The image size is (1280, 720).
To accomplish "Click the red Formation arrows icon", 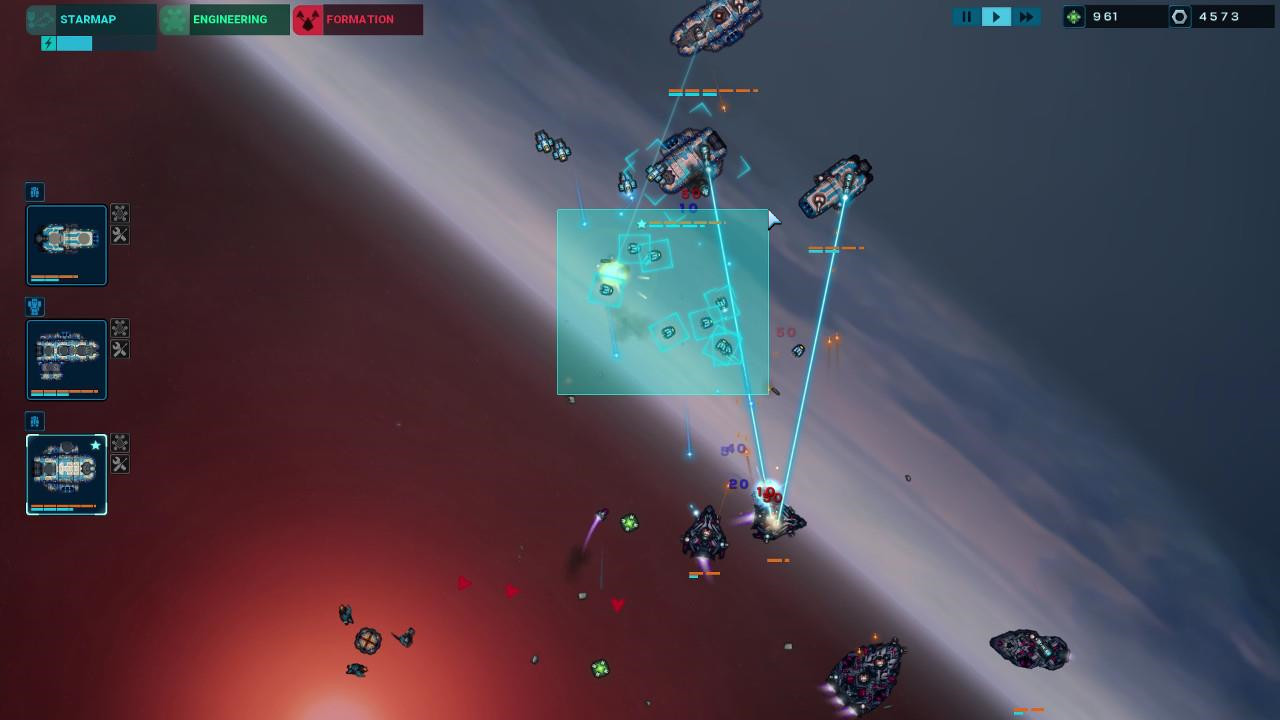I will pyautogui.click(x=308, y=19).
